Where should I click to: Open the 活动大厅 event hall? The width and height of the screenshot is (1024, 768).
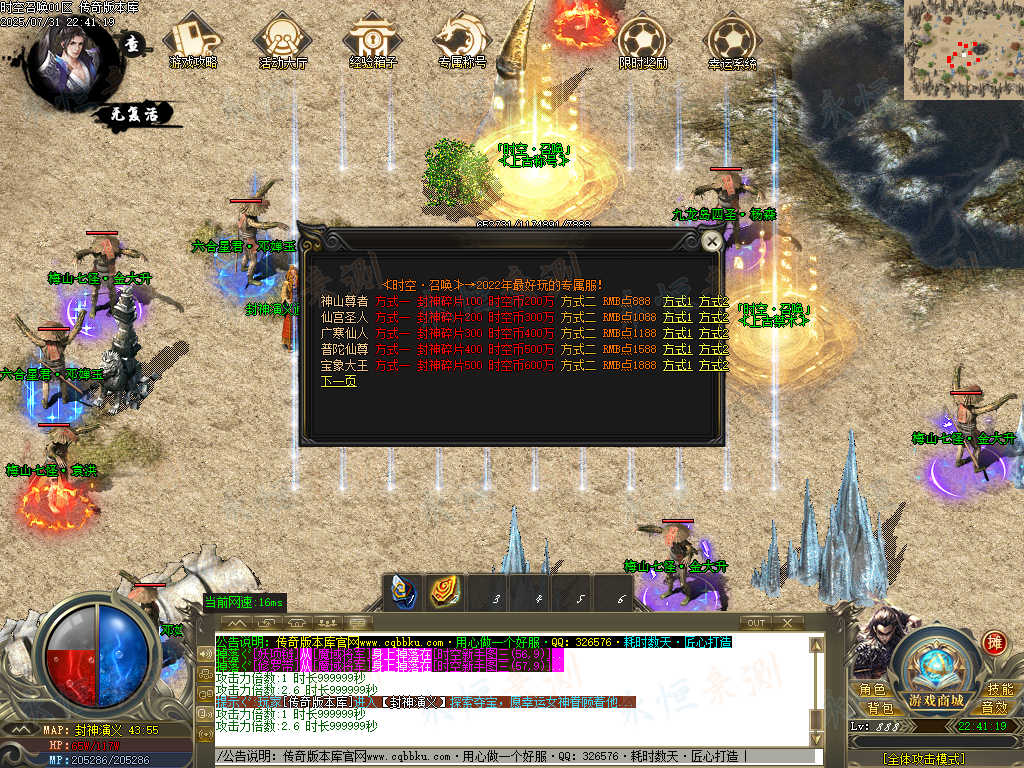(283, 40)
